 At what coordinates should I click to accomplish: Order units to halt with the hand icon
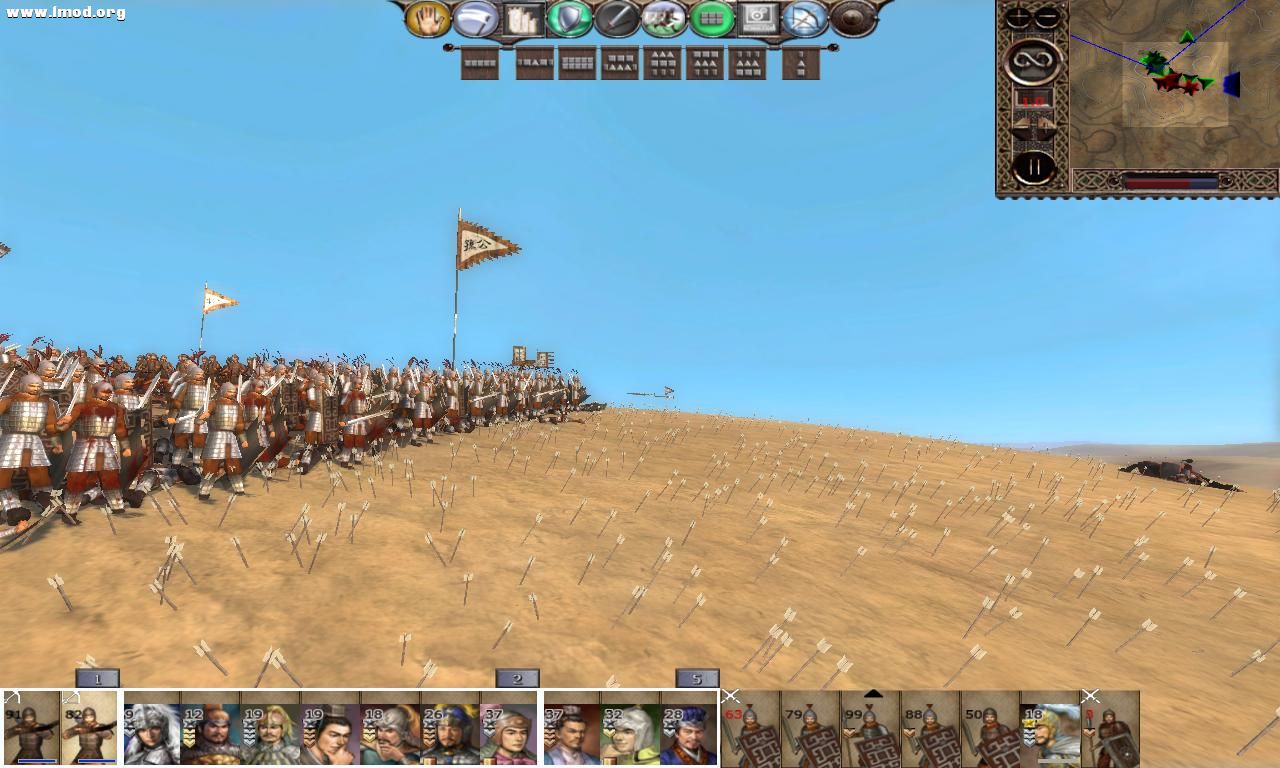428,18
